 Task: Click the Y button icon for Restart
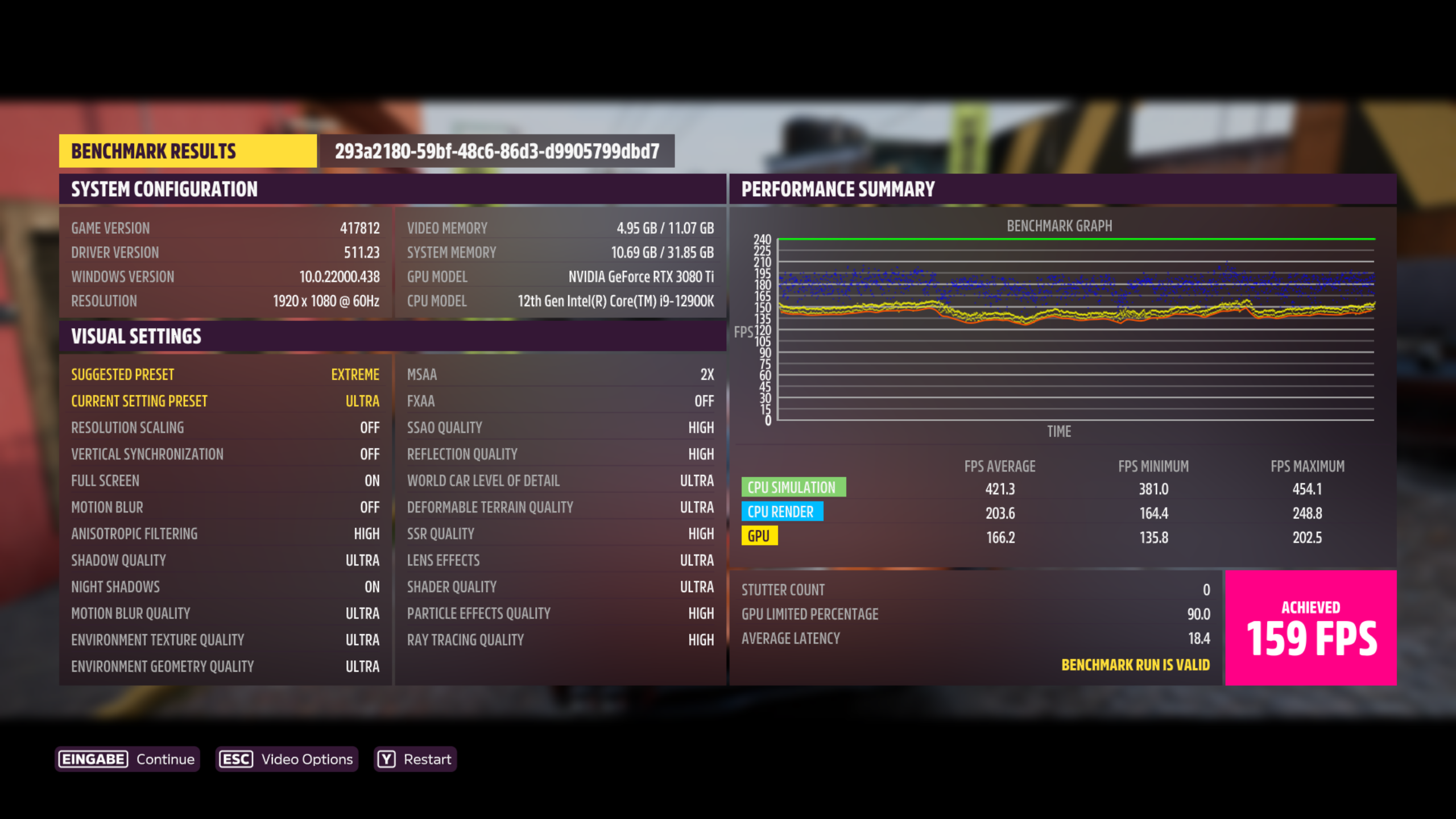coord(386,759)
